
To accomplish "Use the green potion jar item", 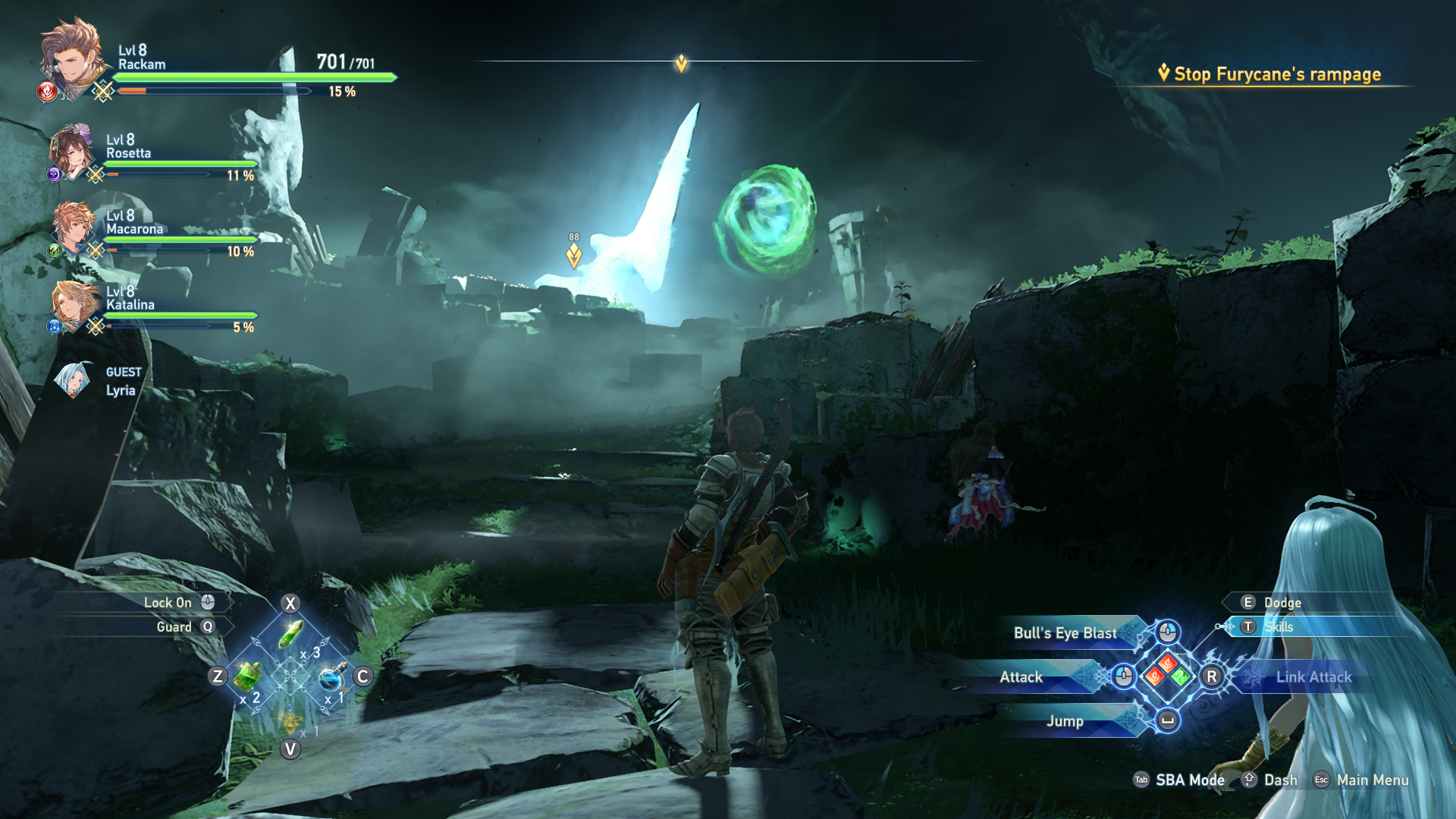I will (247, 676).
